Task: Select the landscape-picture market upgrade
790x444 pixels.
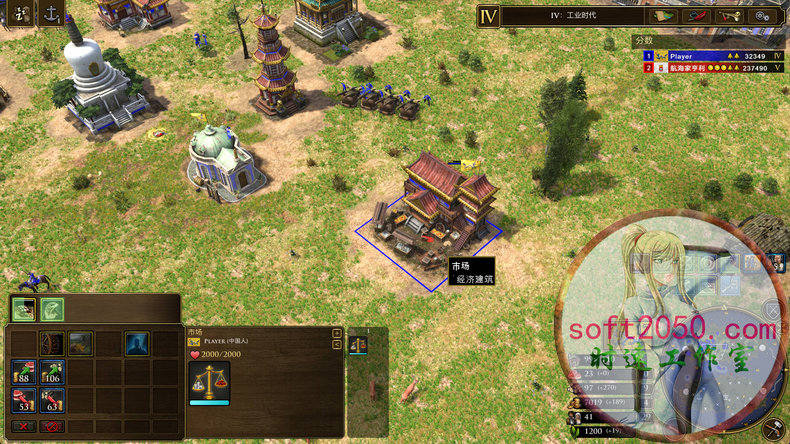Action: [x=80, y=344]
